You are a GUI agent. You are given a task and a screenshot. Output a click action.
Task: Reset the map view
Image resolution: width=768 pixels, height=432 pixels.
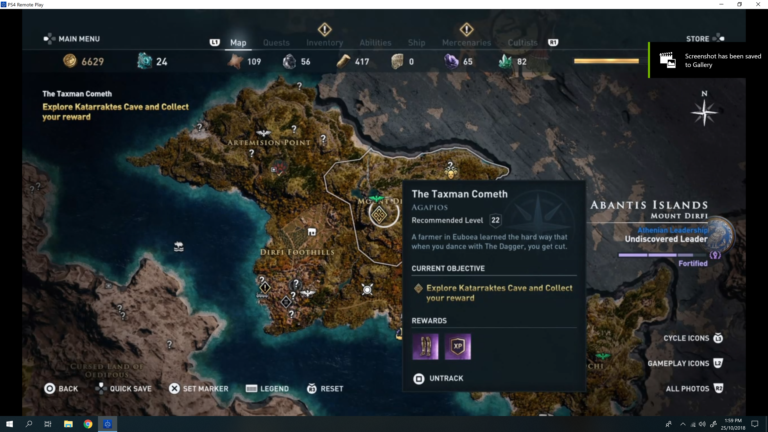click(325, 388)
